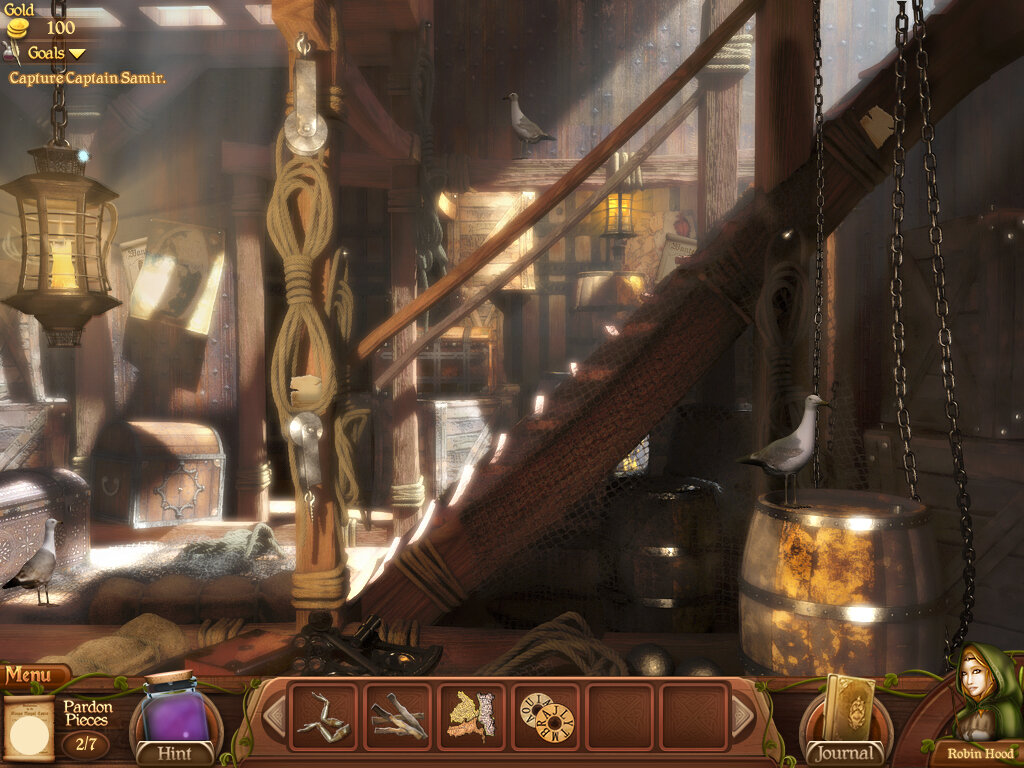View the Pardon Pieces scroll

coord(29,727)
